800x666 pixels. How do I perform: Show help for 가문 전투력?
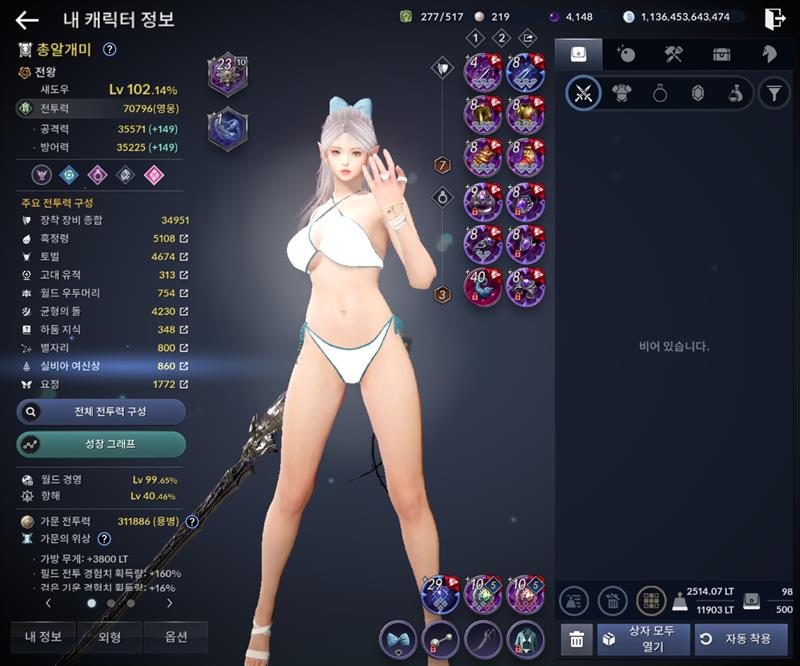(x=192, y=521)
